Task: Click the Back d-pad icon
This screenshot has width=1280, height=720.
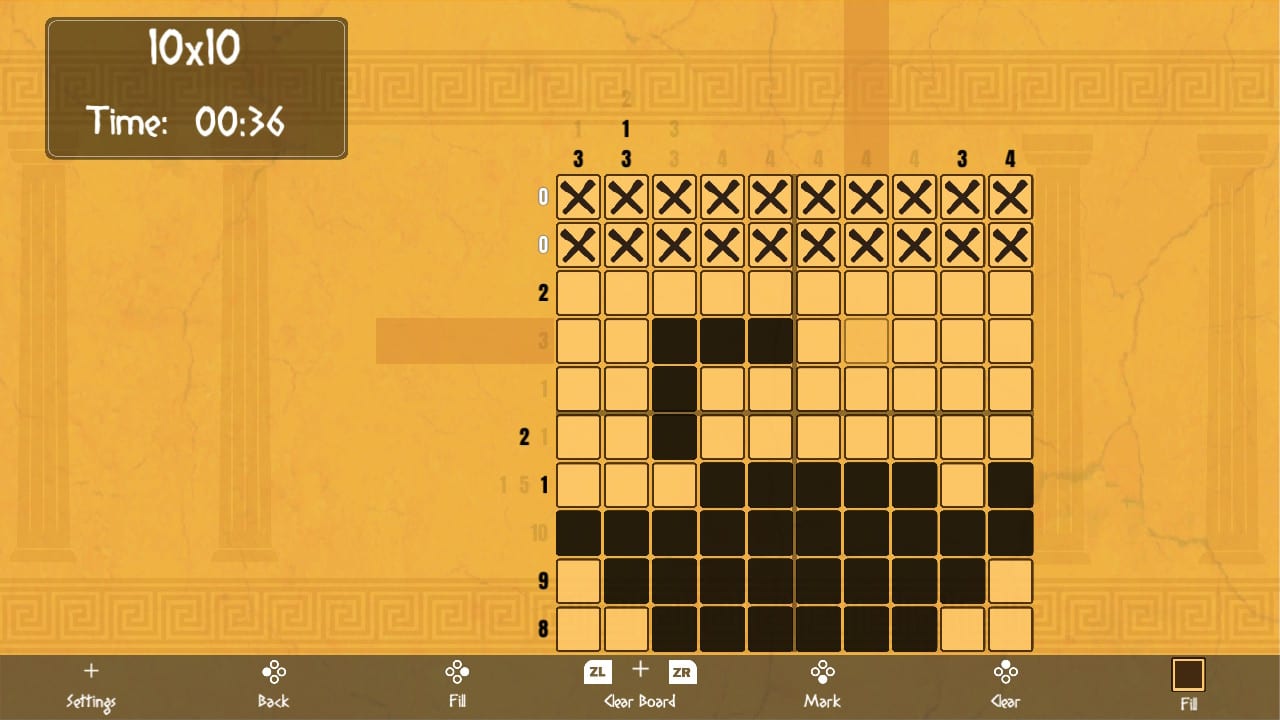Action: (x=273, y=673)
